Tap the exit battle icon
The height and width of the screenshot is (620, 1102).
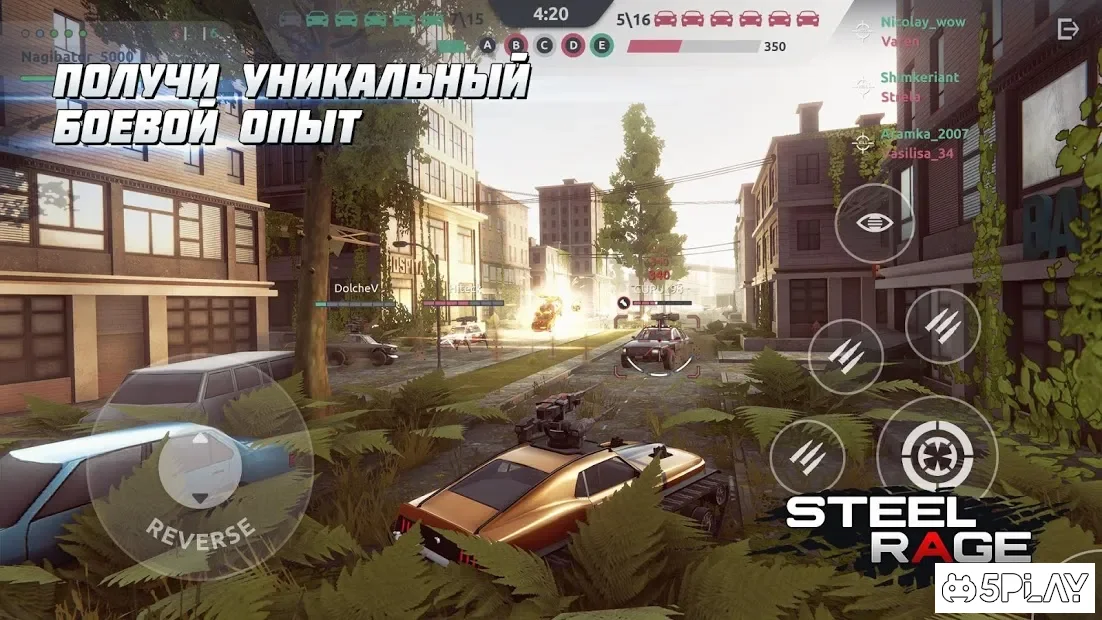pos(1068,30)
